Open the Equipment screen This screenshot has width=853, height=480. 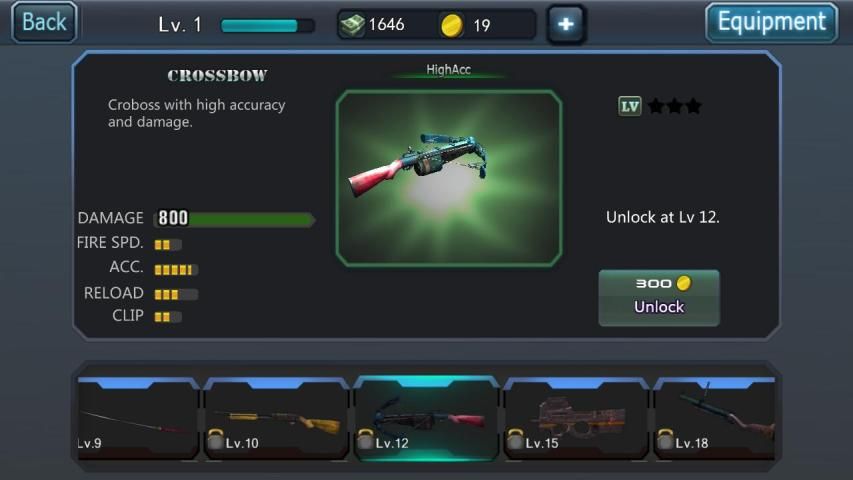click(x=771, y=22)
